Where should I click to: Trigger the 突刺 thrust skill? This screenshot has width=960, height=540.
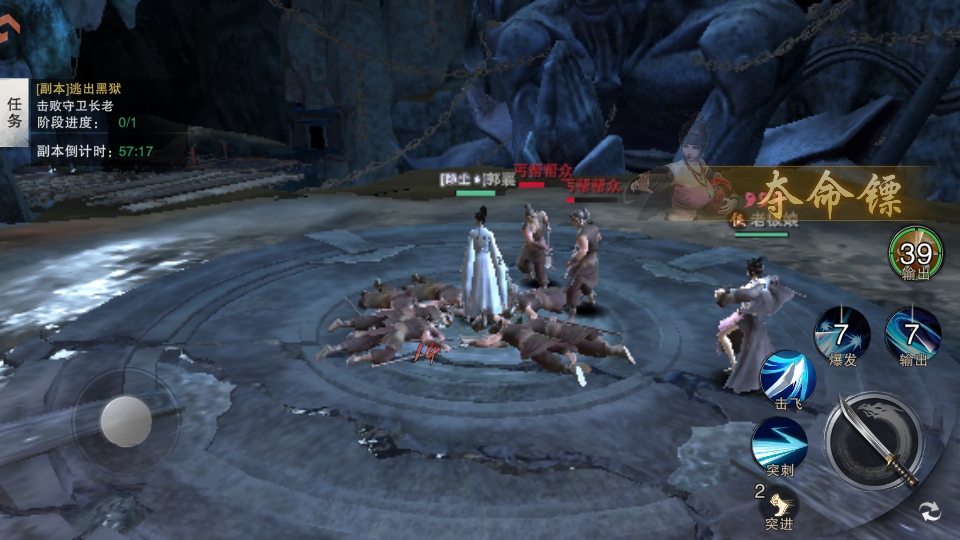779,443
